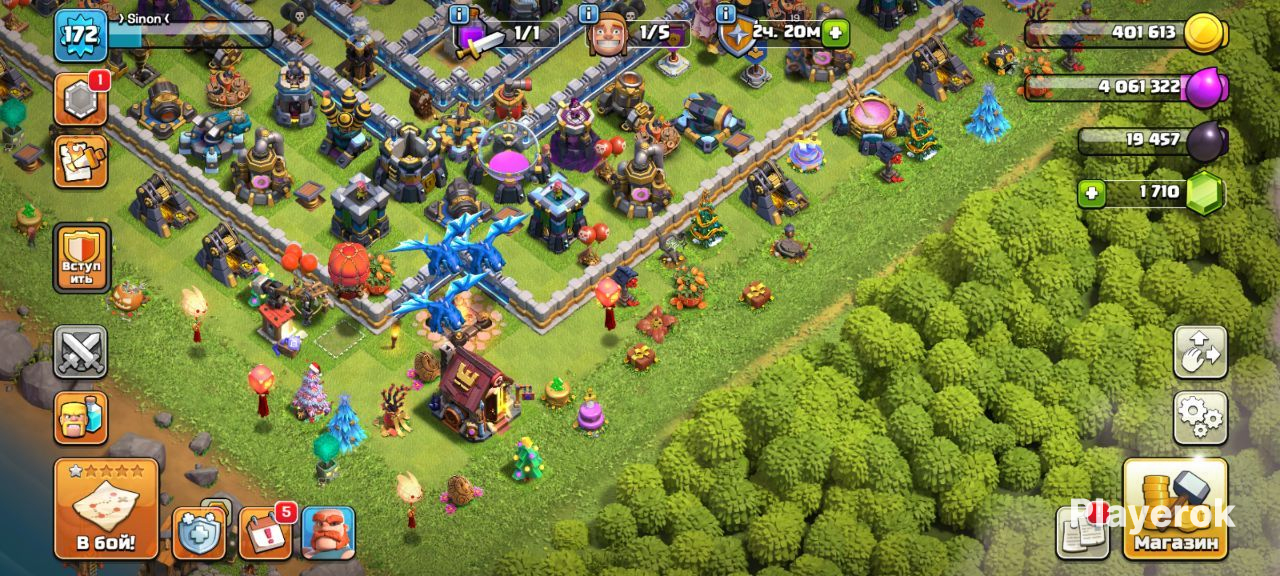1280x576 pixels.
Task: Tap the green plus to buy gems
Action: click(x=1092, y=191)
